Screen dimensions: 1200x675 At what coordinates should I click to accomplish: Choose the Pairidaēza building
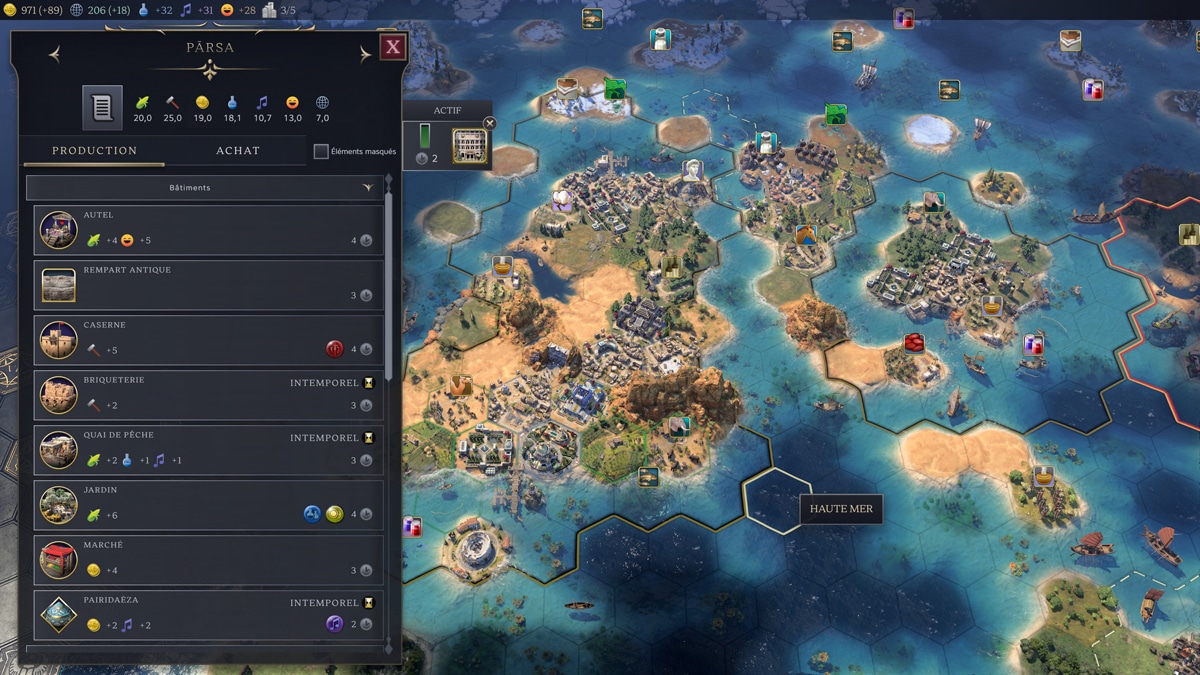208,615
